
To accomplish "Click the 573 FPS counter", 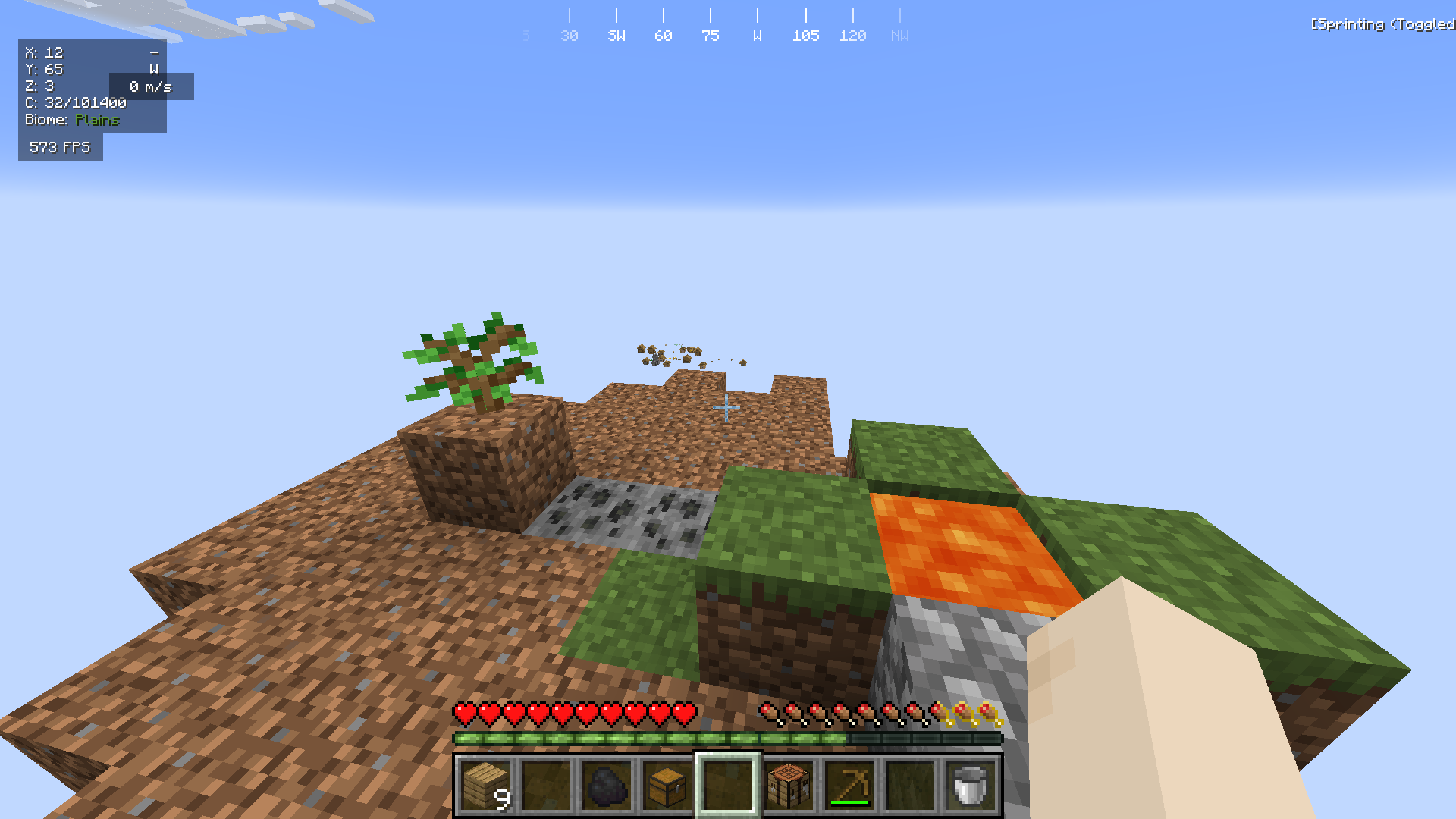I will pos(60,148).
